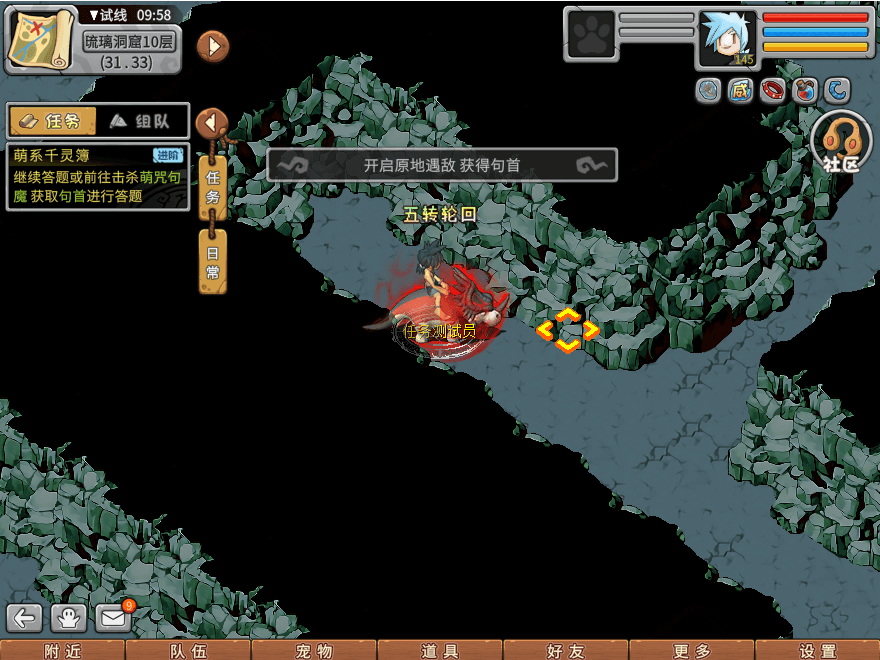Open the mail envelope with notification
This screenshot has width=880, height=660.
114,617
